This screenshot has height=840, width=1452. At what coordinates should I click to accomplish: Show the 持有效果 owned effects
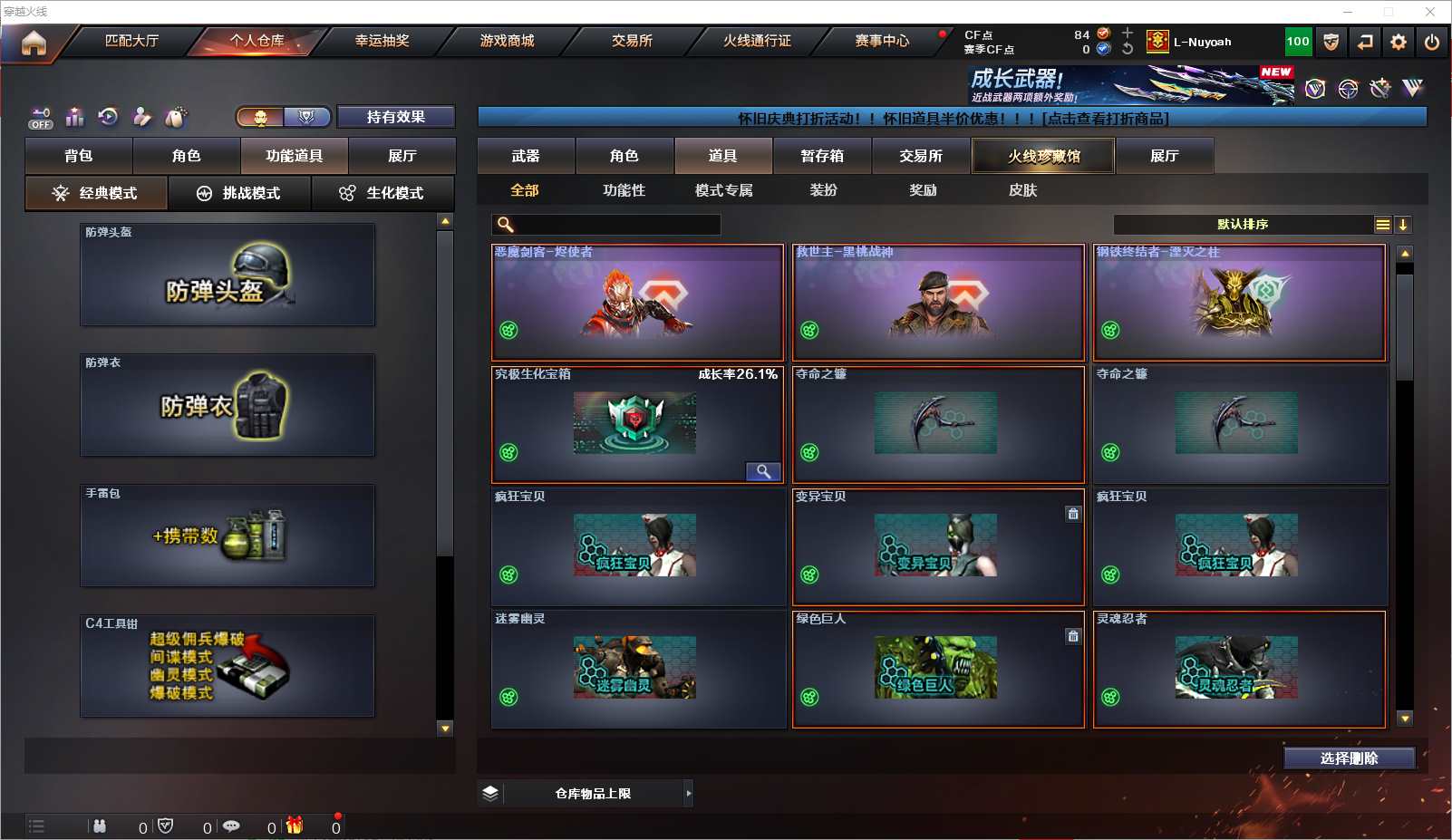pyautogui.click(x=395, y=117)
